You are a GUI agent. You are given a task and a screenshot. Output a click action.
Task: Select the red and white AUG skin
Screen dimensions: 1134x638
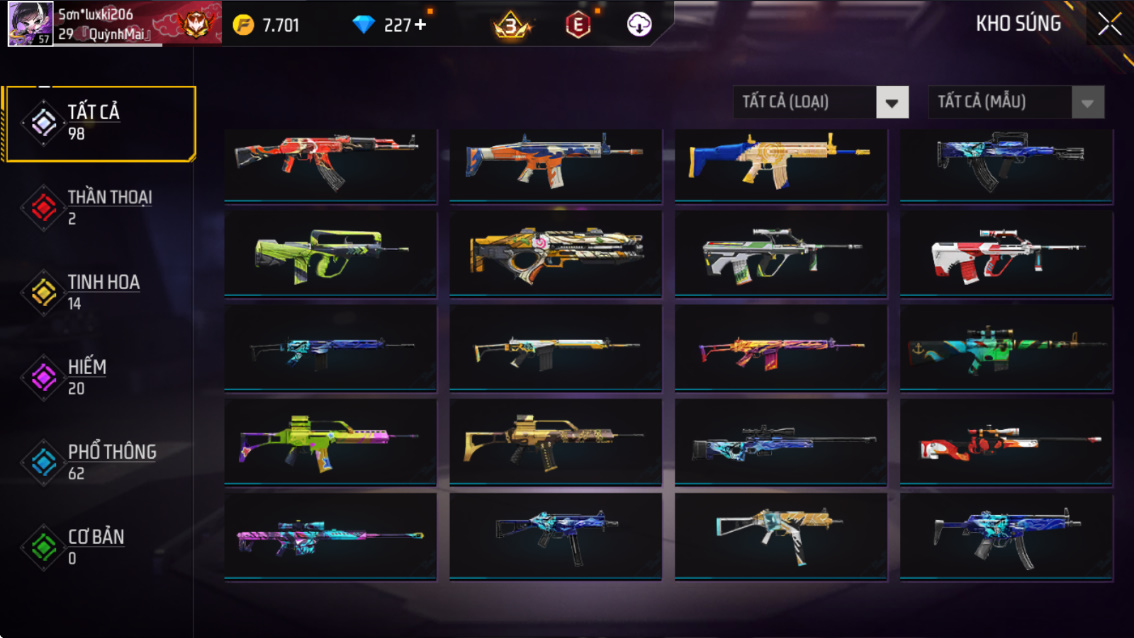tap(1006, 253)
